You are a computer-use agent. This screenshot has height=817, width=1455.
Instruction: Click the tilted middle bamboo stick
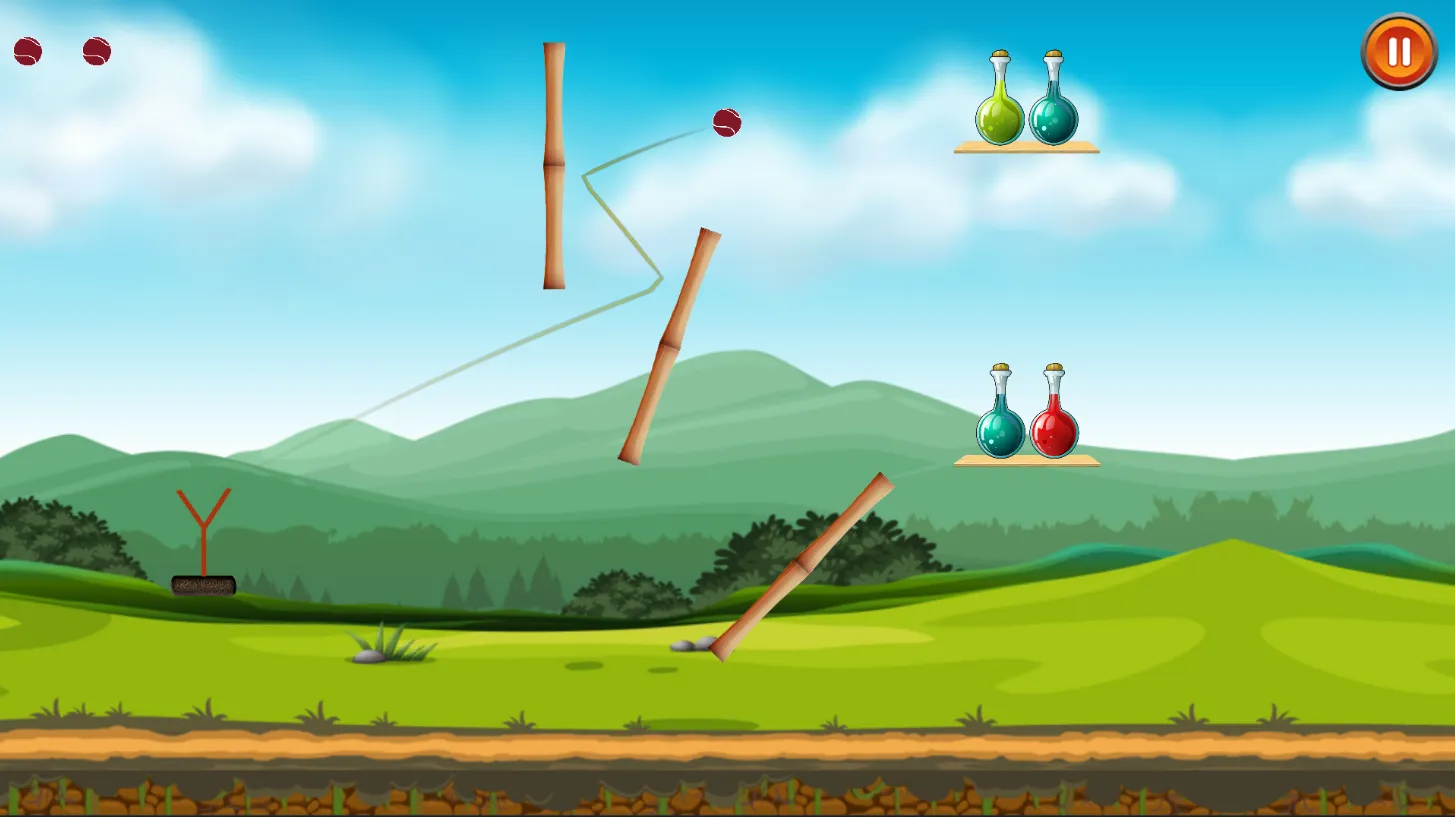pos(671,345)
